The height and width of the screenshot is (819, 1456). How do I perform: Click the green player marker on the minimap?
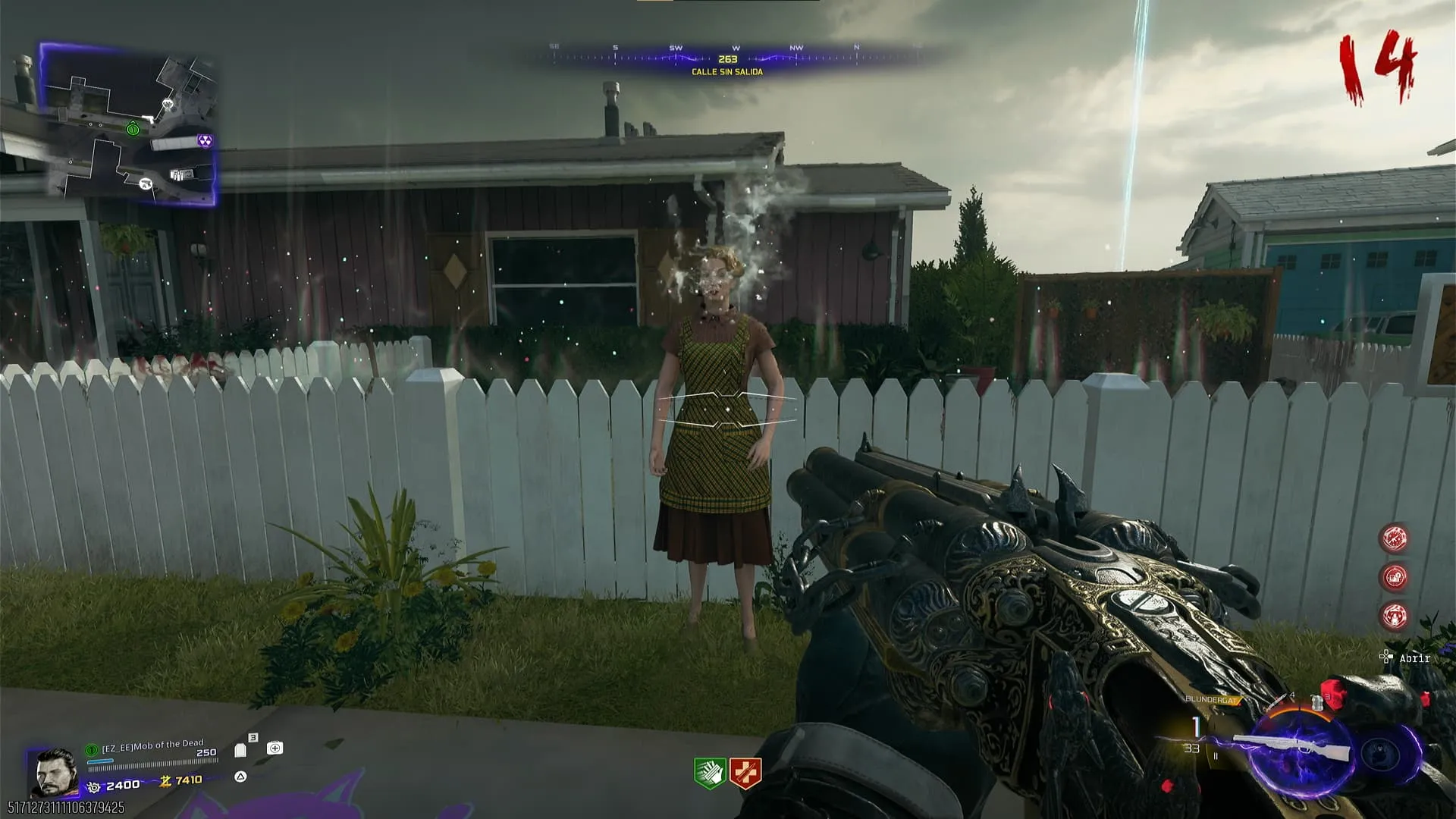click(x=133, y=129)
